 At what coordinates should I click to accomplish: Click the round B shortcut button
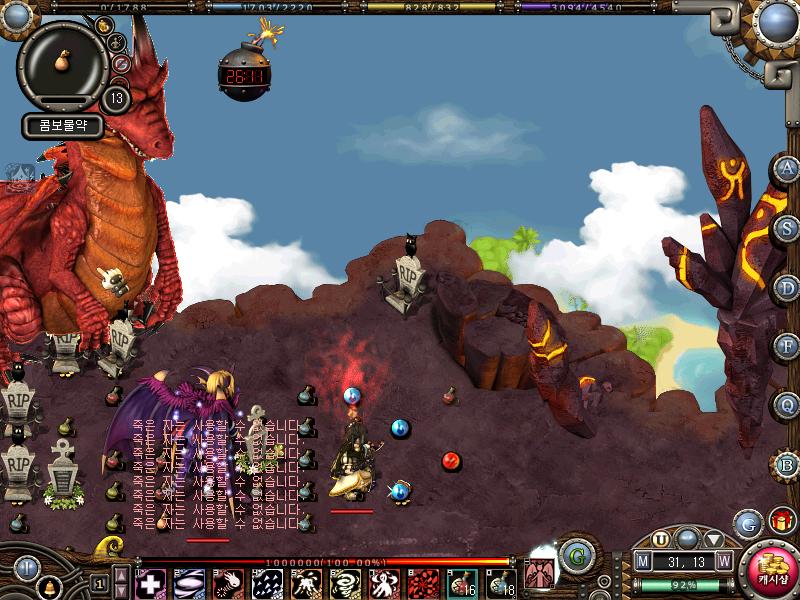coord(787,465)
